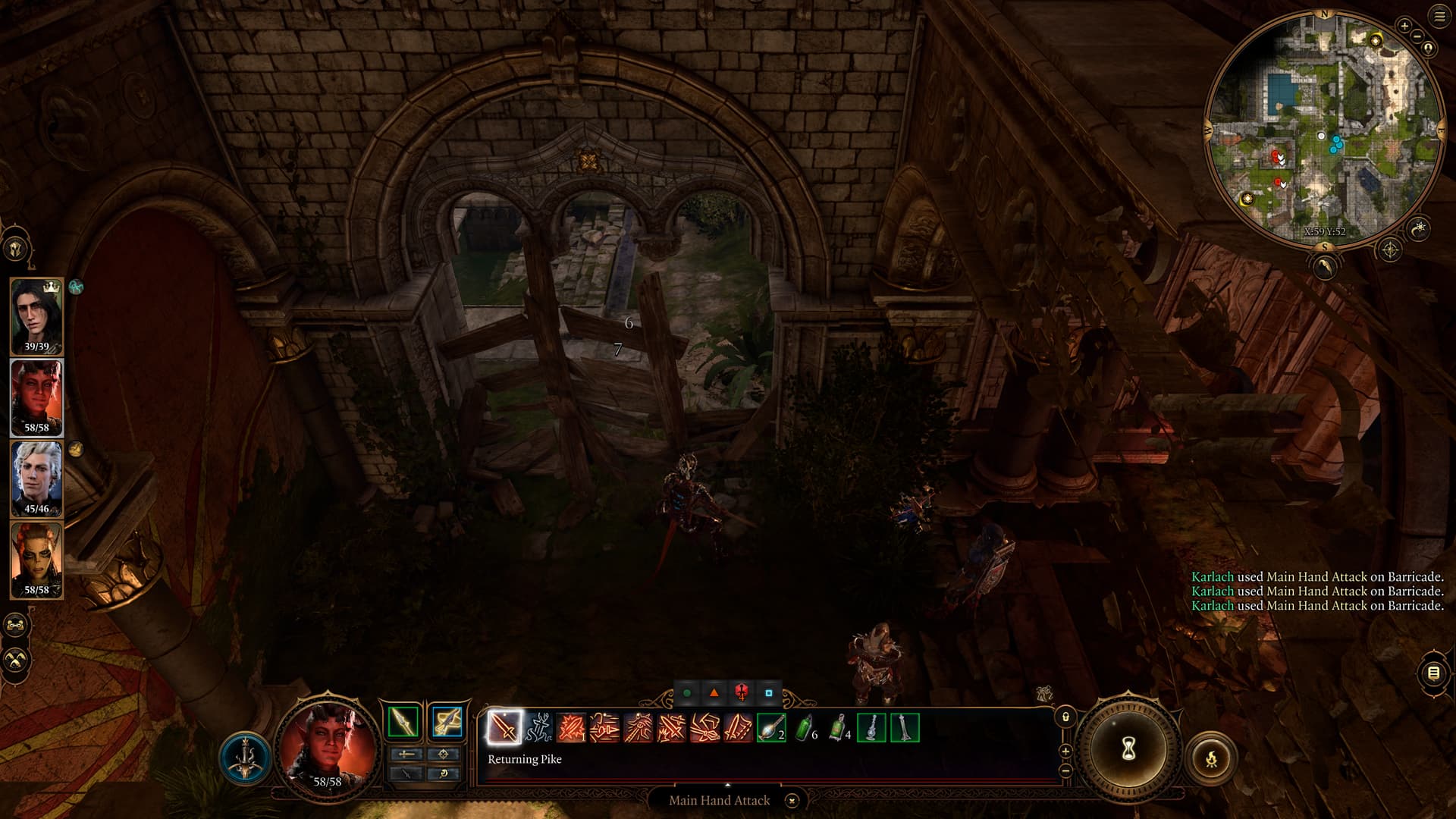This screenshot has height=819, width=1456.
Task: Toggle group mode chain-link button
Action: click(x=15, y=626)
